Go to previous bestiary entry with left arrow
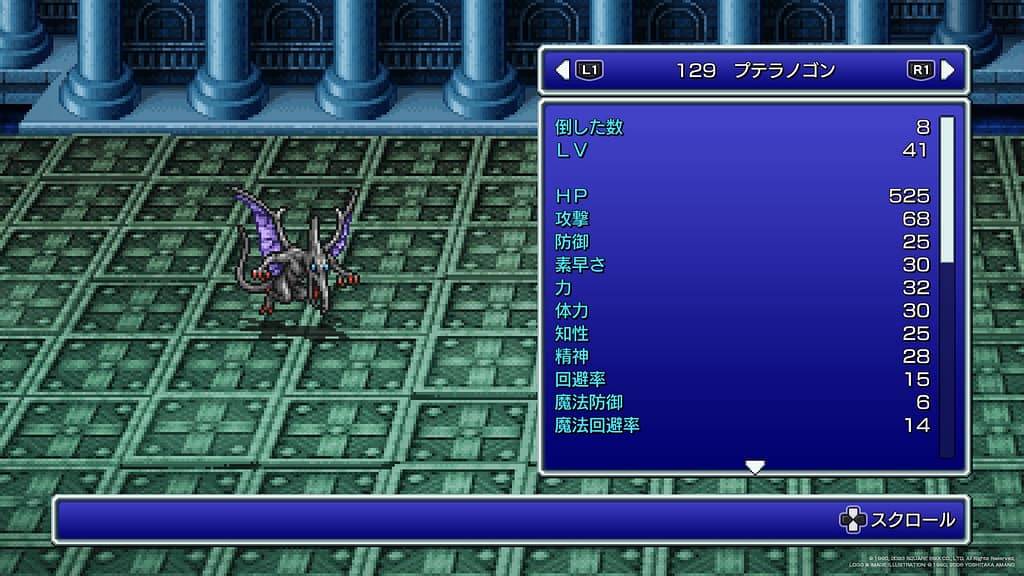1024x576 pixels. [x=562, y=70]
